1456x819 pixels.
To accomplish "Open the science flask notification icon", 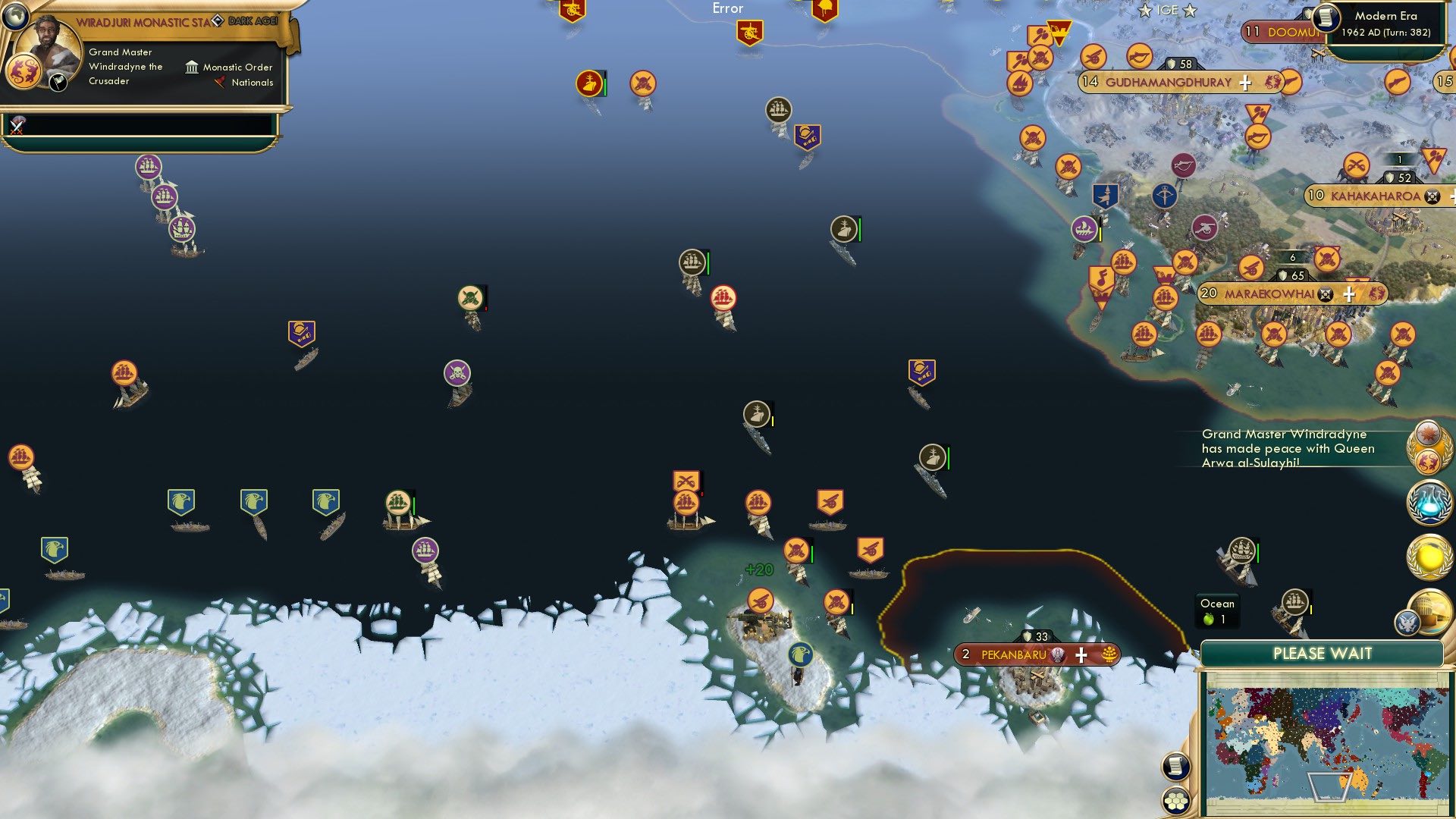I will 1428,502.
